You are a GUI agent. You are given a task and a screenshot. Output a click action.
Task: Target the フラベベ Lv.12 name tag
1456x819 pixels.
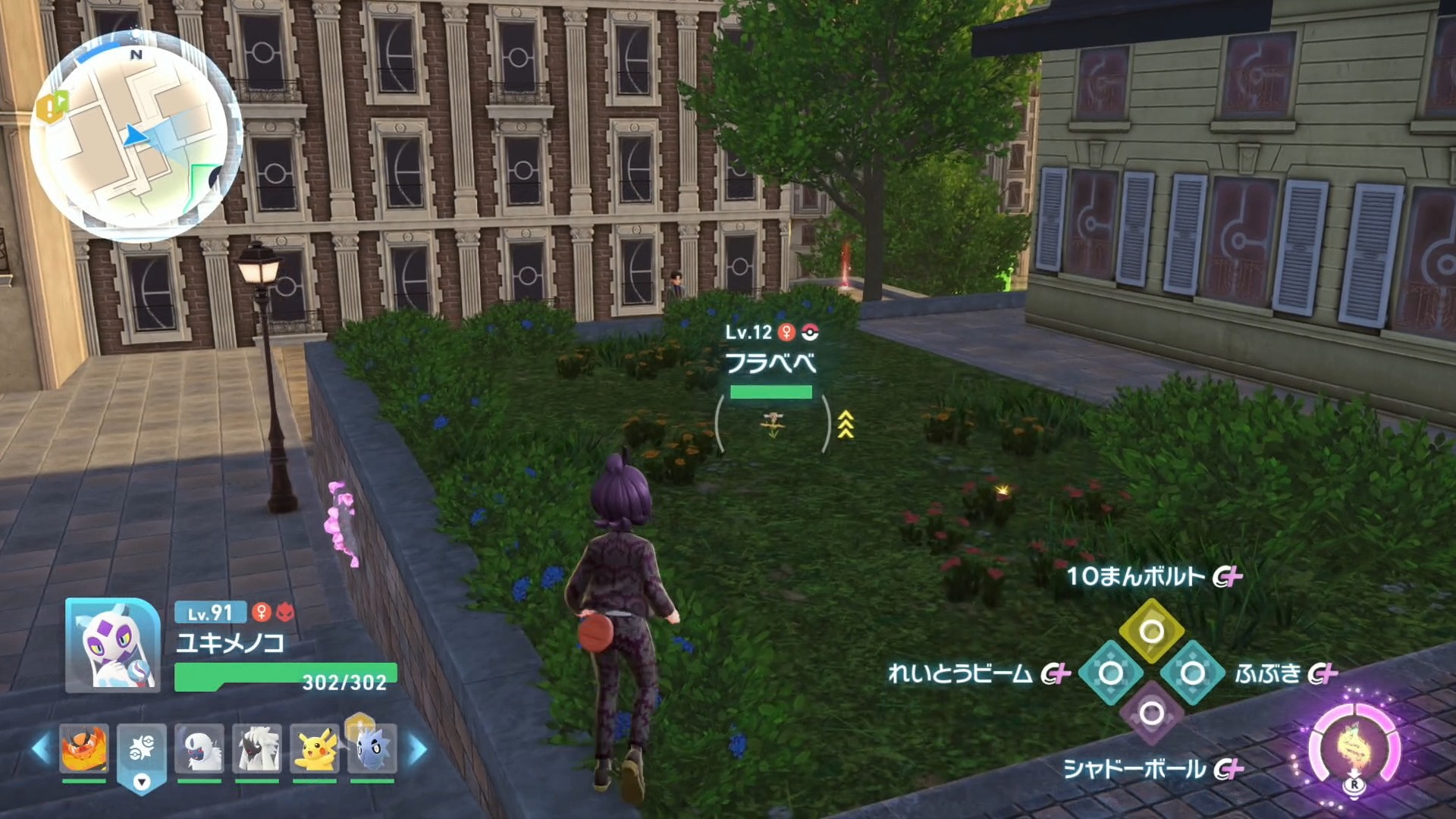coord(770,362)
